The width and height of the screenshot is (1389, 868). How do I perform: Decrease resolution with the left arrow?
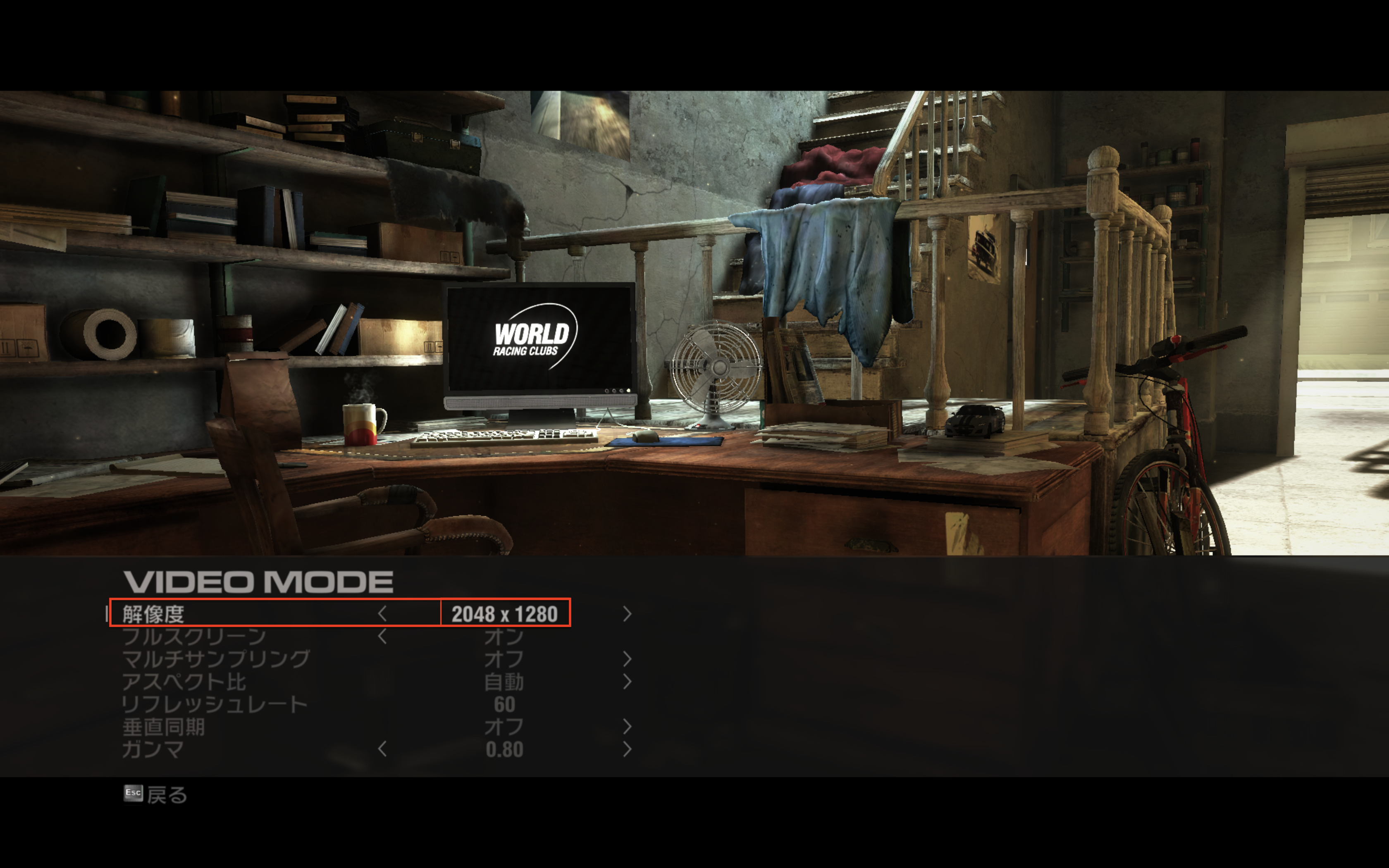[382, 614]
